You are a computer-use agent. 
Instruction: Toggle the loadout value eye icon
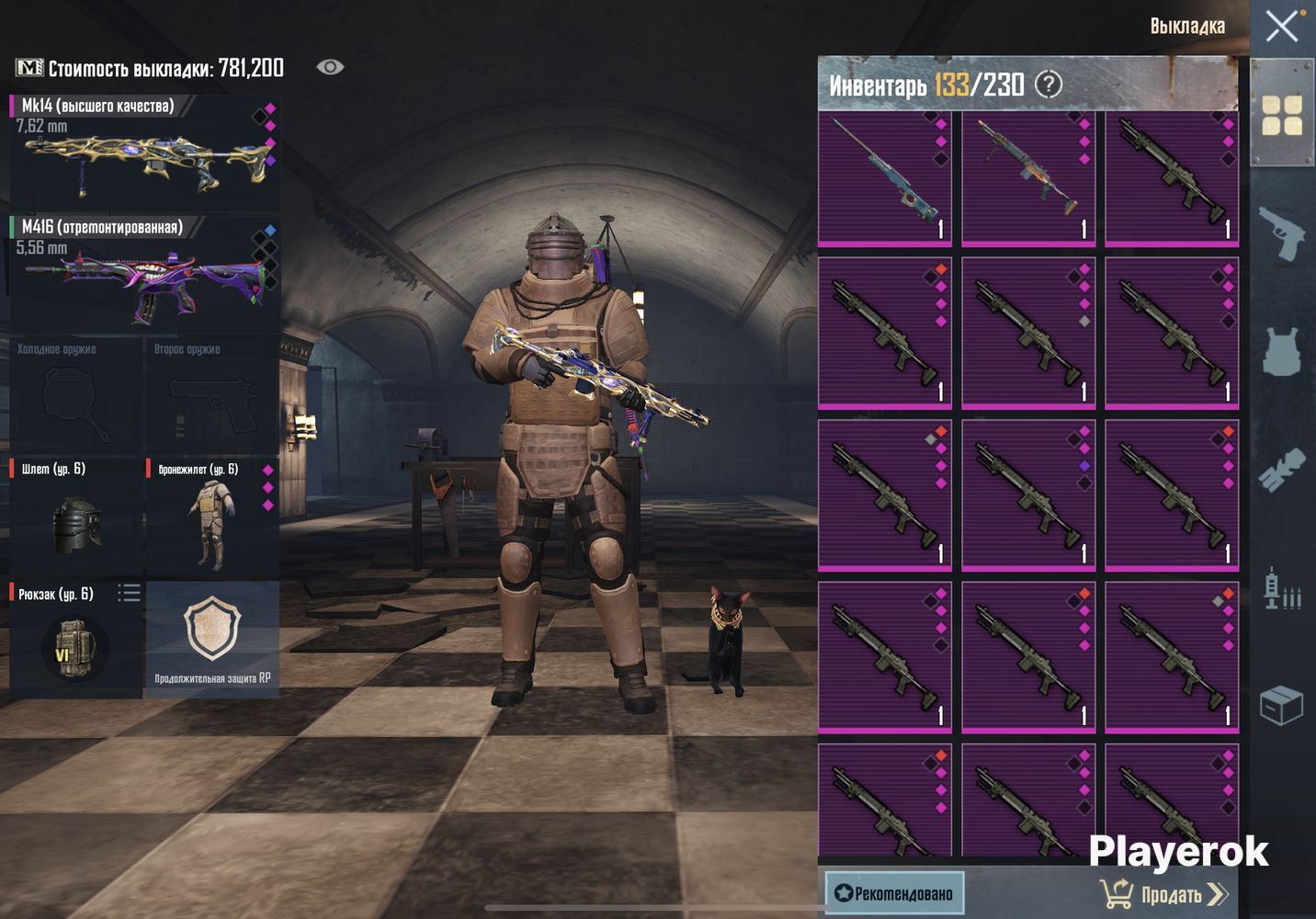click(330, 67)
